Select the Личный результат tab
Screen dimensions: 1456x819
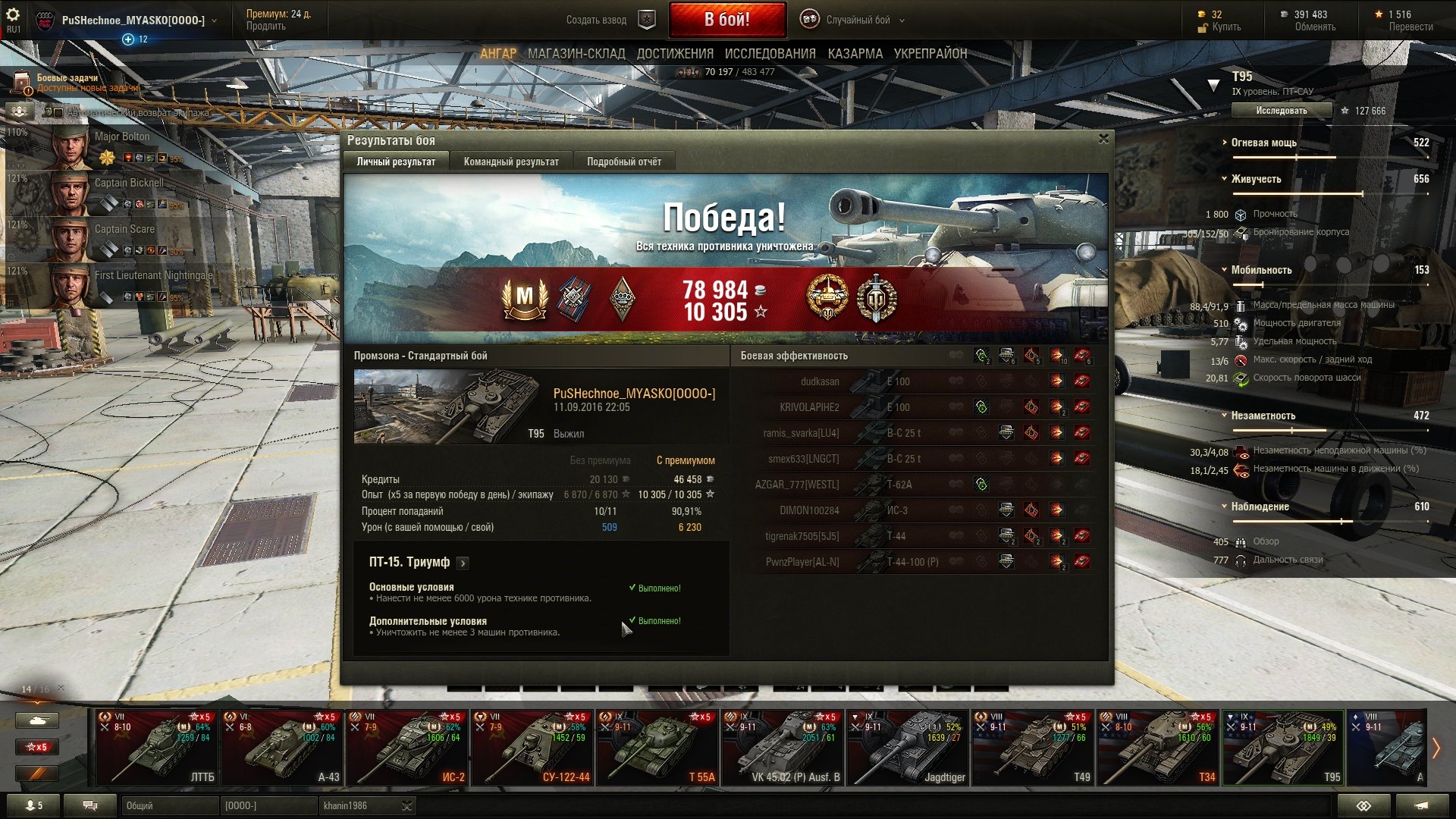pyautogui.click(x=396, y=162)
